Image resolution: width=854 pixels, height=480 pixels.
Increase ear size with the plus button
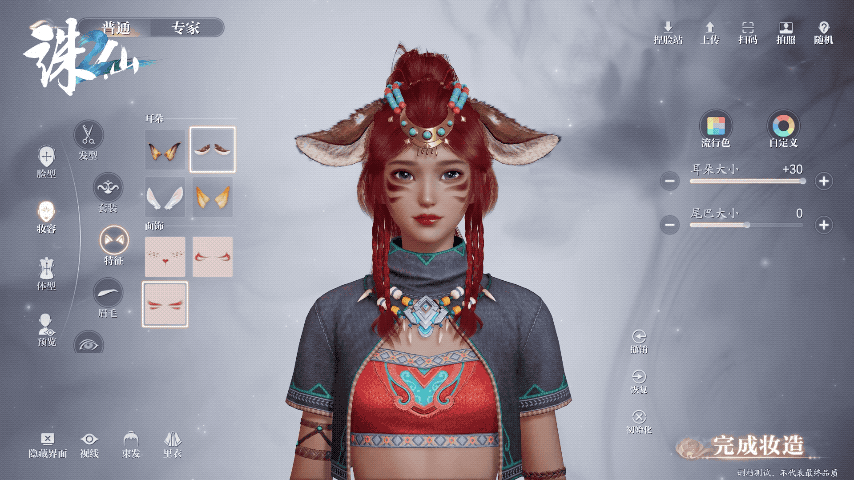click(823, 181)
